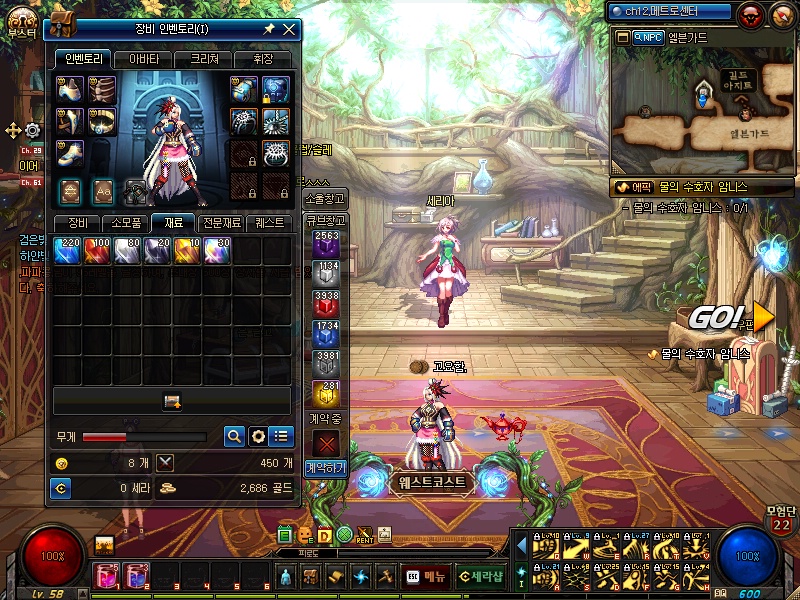Screen dimensions: 800x600
Task: Open the ESC 메뉴 button
Action: (x=426, y=576)
